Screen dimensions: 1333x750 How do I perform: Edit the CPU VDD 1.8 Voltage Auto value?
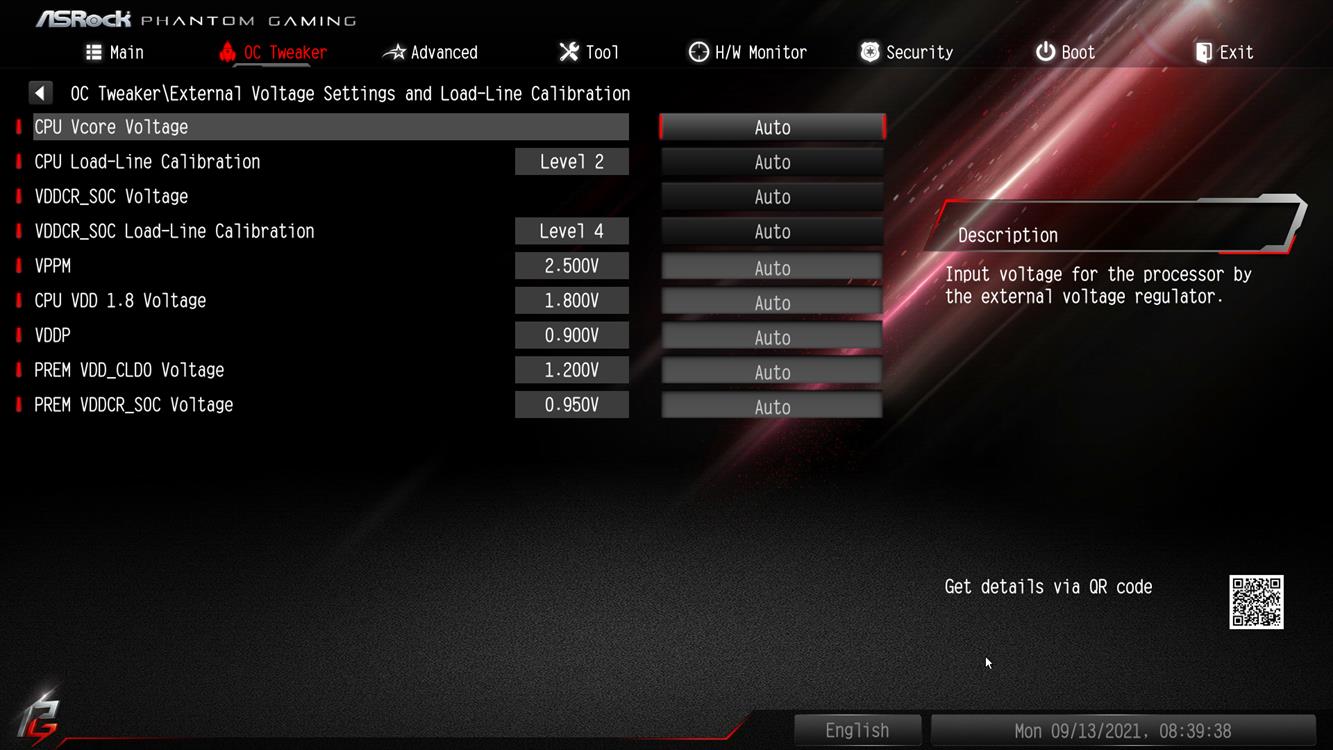(x=772, y=303)
